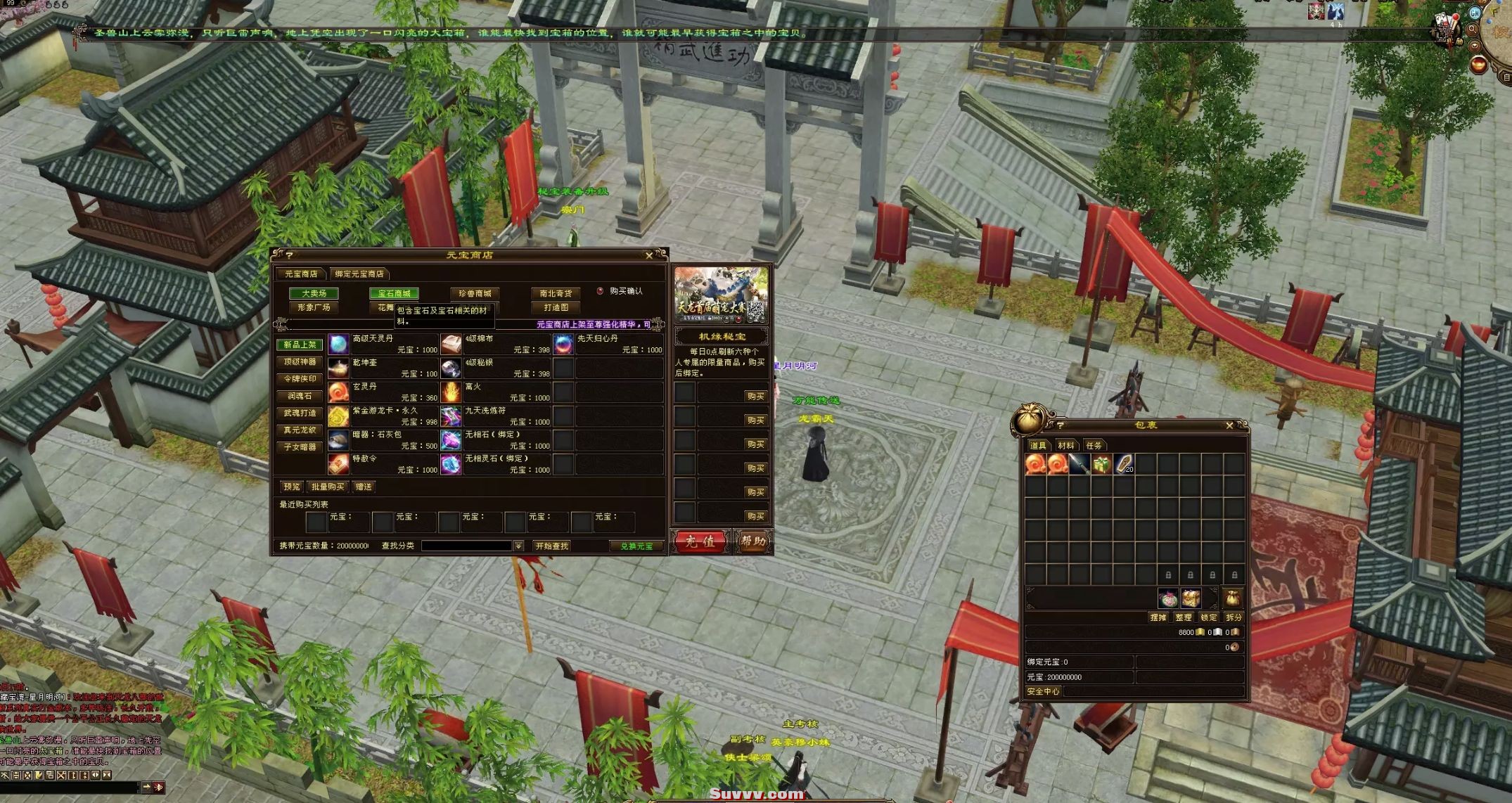Select the 乾坤壶 teapot item
Screen dimensions: 1512x803
click(339, 368)
